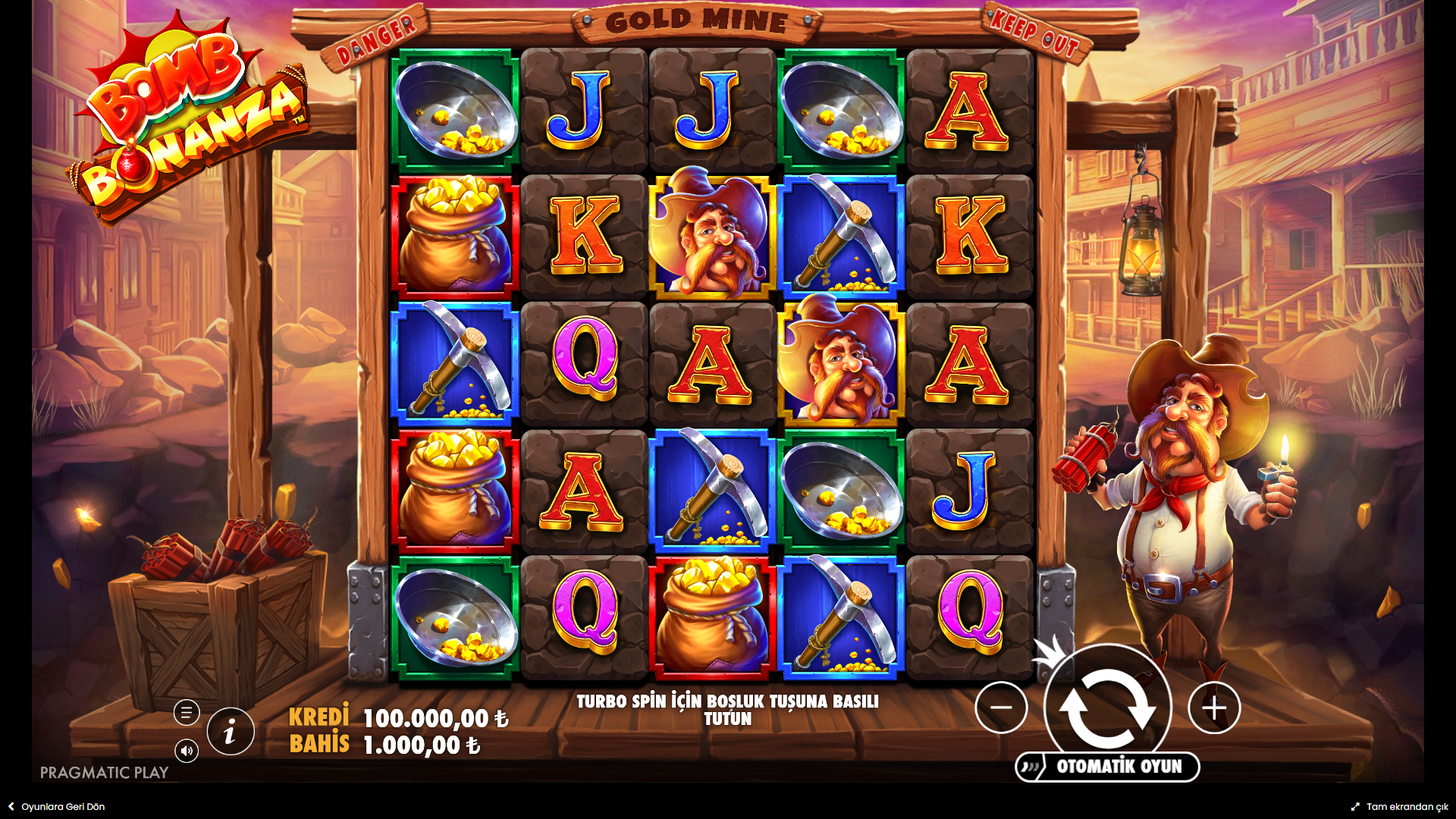Decrease the bet with the minus button
The height and width of the screenshot is (819, 1456).
coord(1001,708)
